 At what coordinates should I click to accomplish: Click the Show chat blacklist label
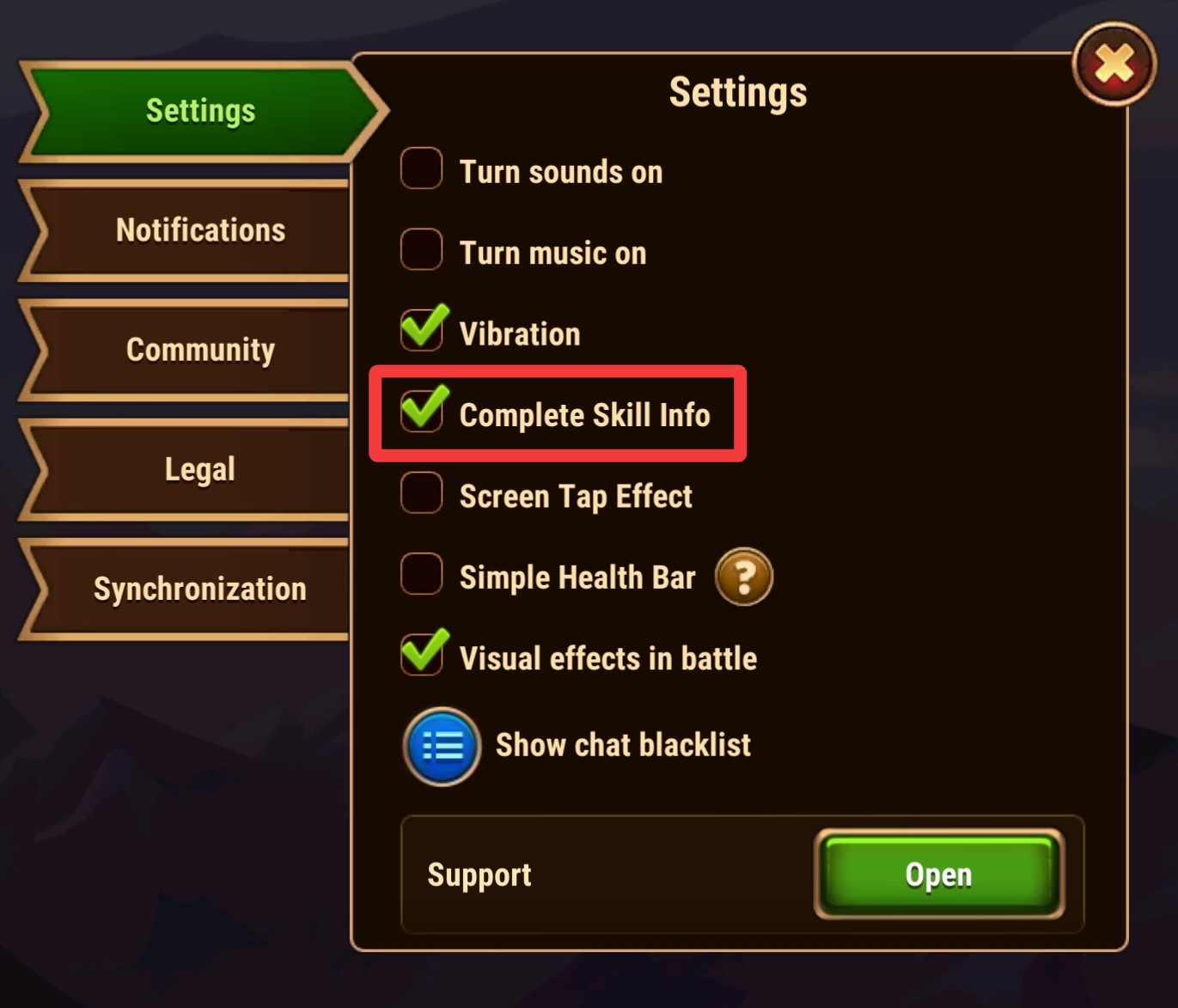[622, 744]
